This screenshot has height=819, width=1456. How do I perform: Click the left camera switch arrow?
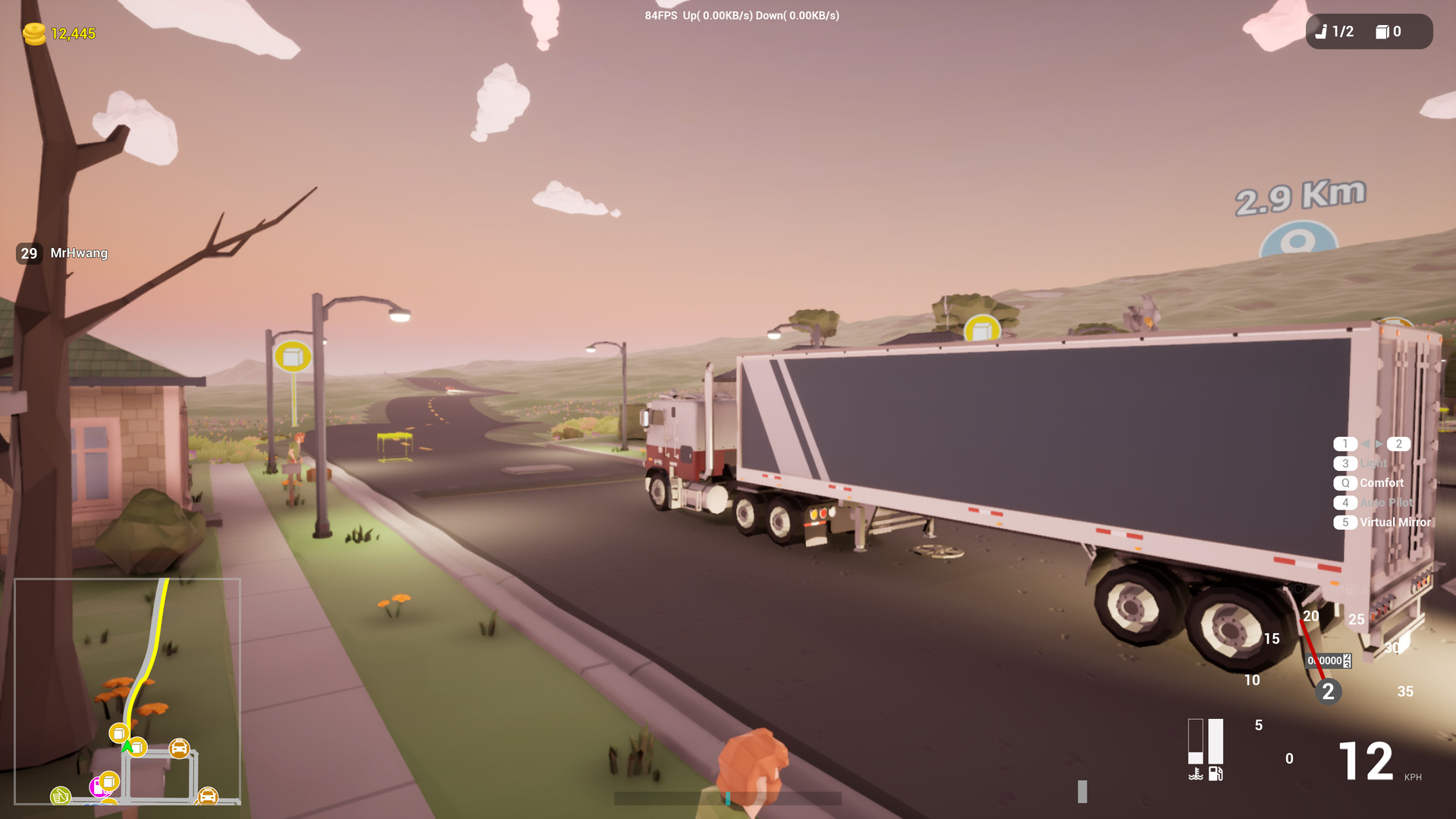pos(1366,444)
